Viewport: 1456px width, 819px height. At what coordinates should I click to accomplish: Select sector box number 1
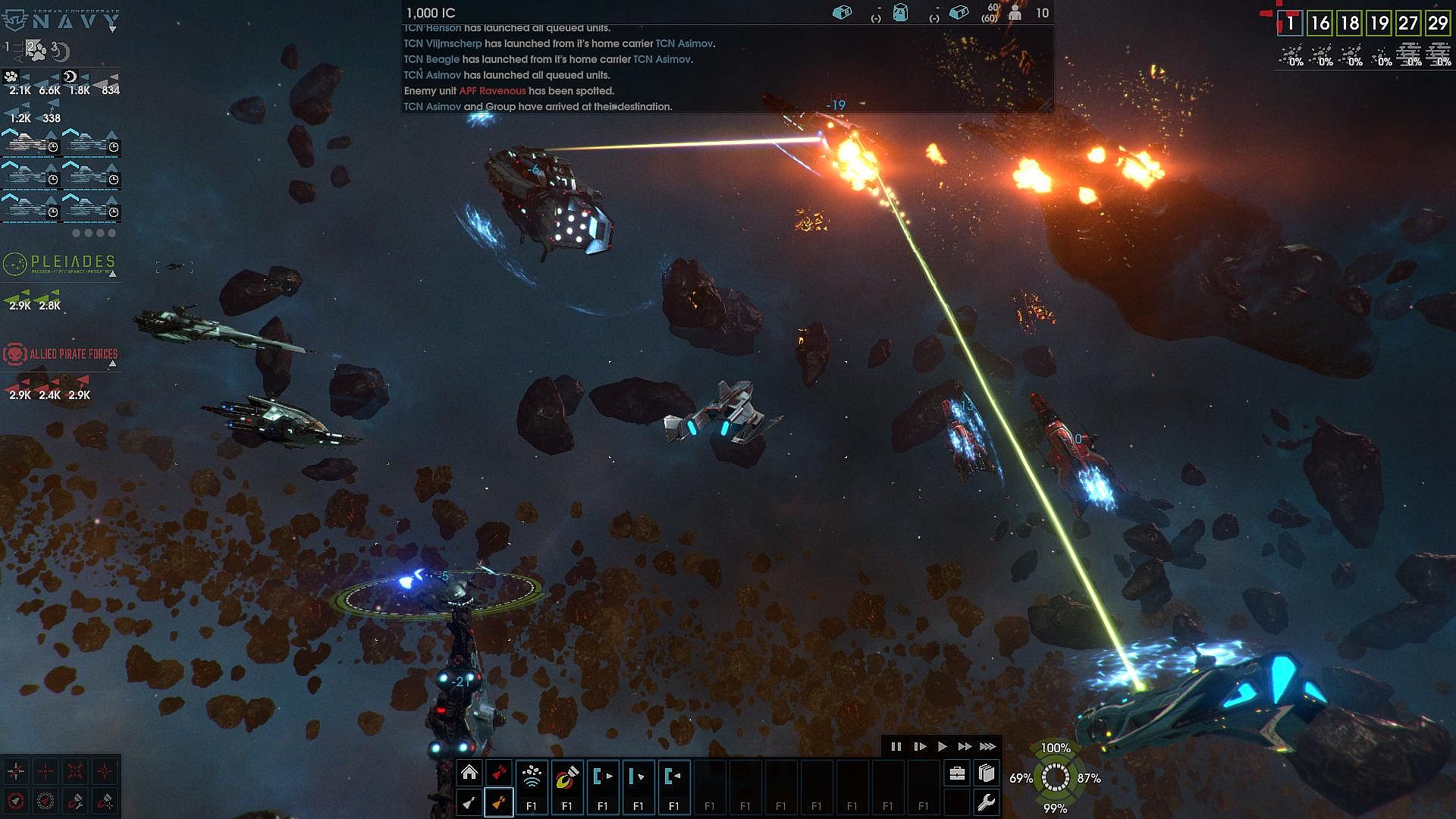click(x=1290, y=23)
